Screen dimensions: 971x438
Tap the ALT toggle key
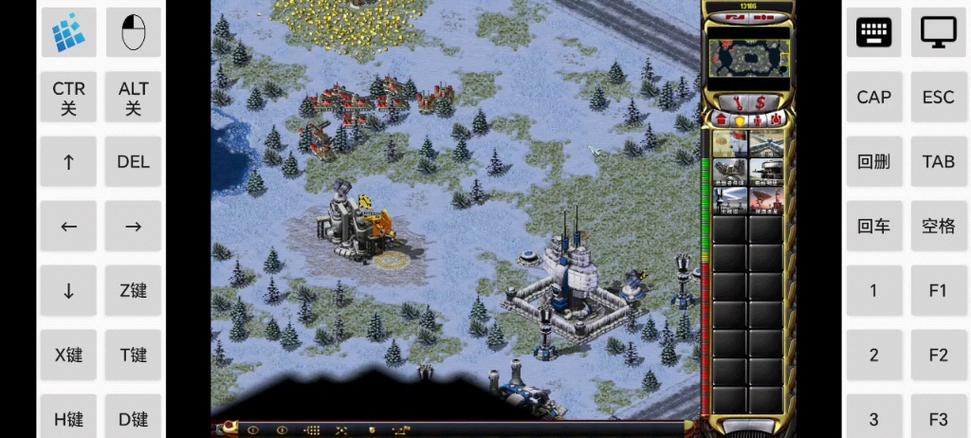(x=133, y=97)
